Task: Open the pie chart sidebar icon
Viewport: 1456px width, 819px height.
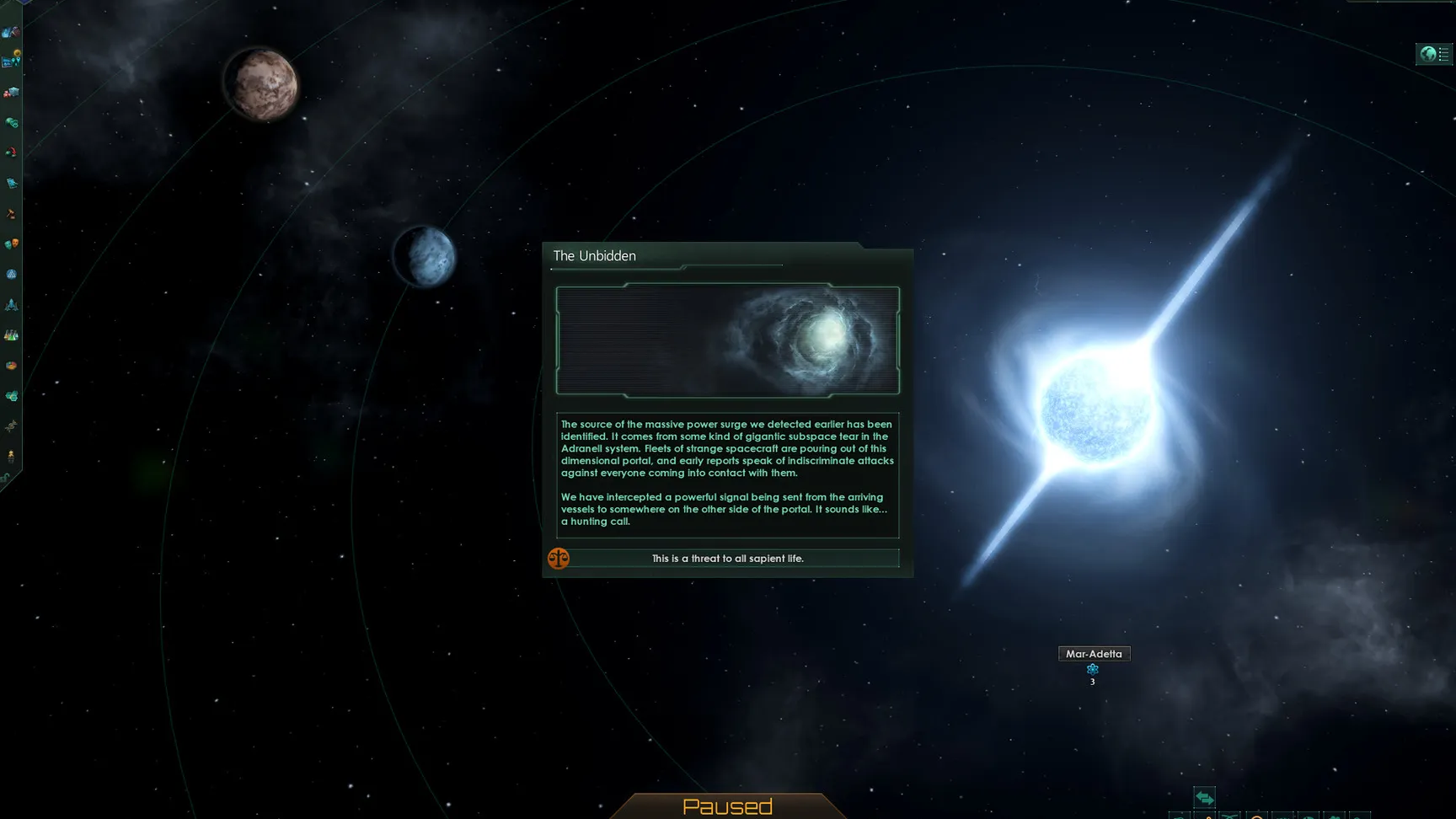Action: 11,366
